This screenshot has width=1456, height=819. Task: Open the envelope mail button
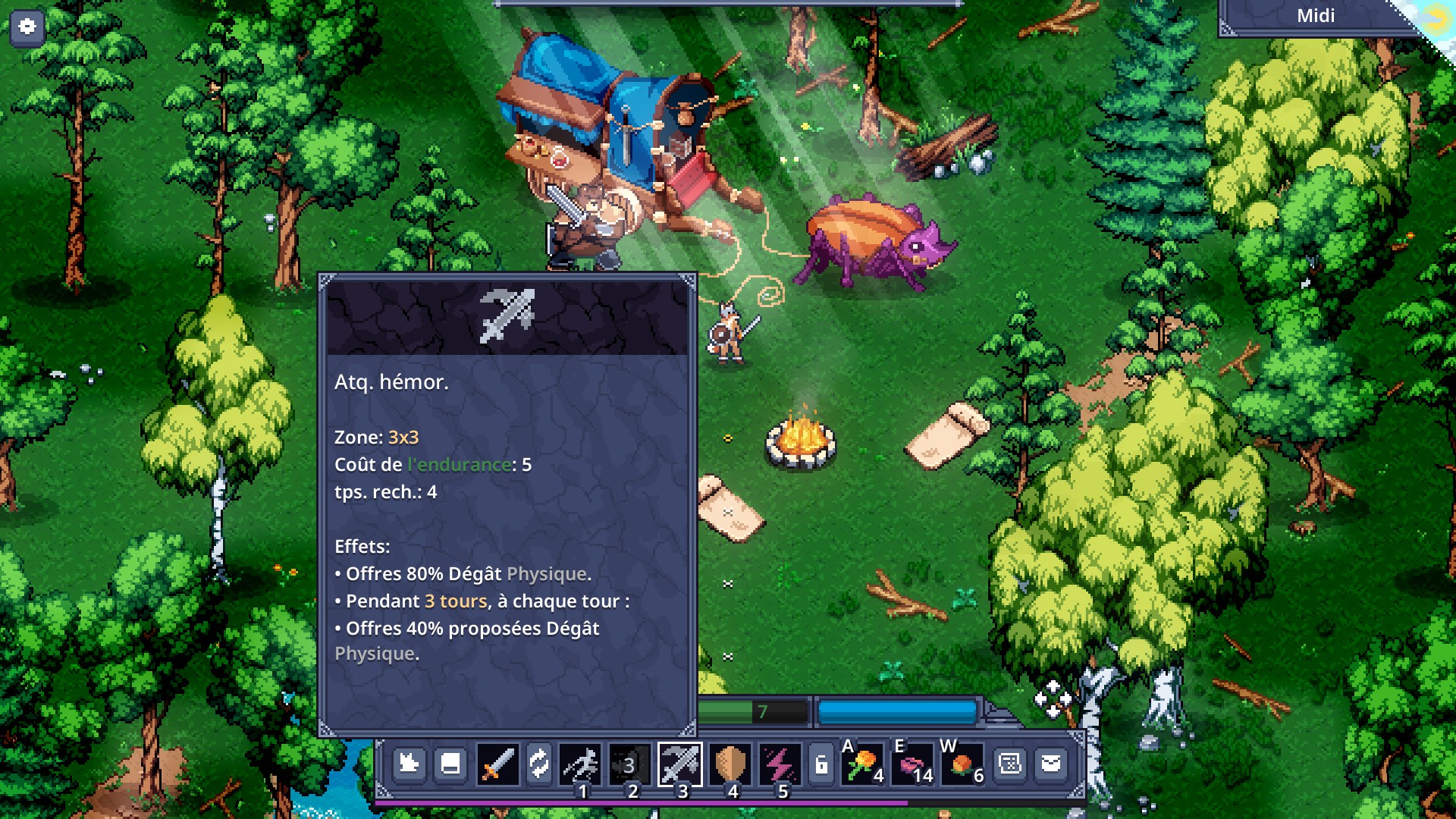(x=1051, y=764)
